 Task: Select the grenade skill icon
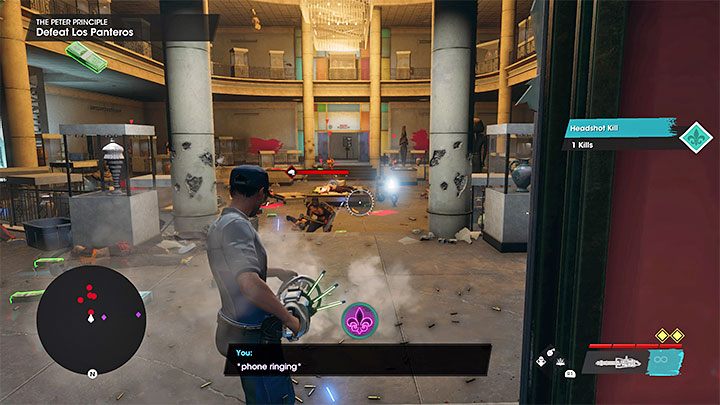tap(549, 353)
